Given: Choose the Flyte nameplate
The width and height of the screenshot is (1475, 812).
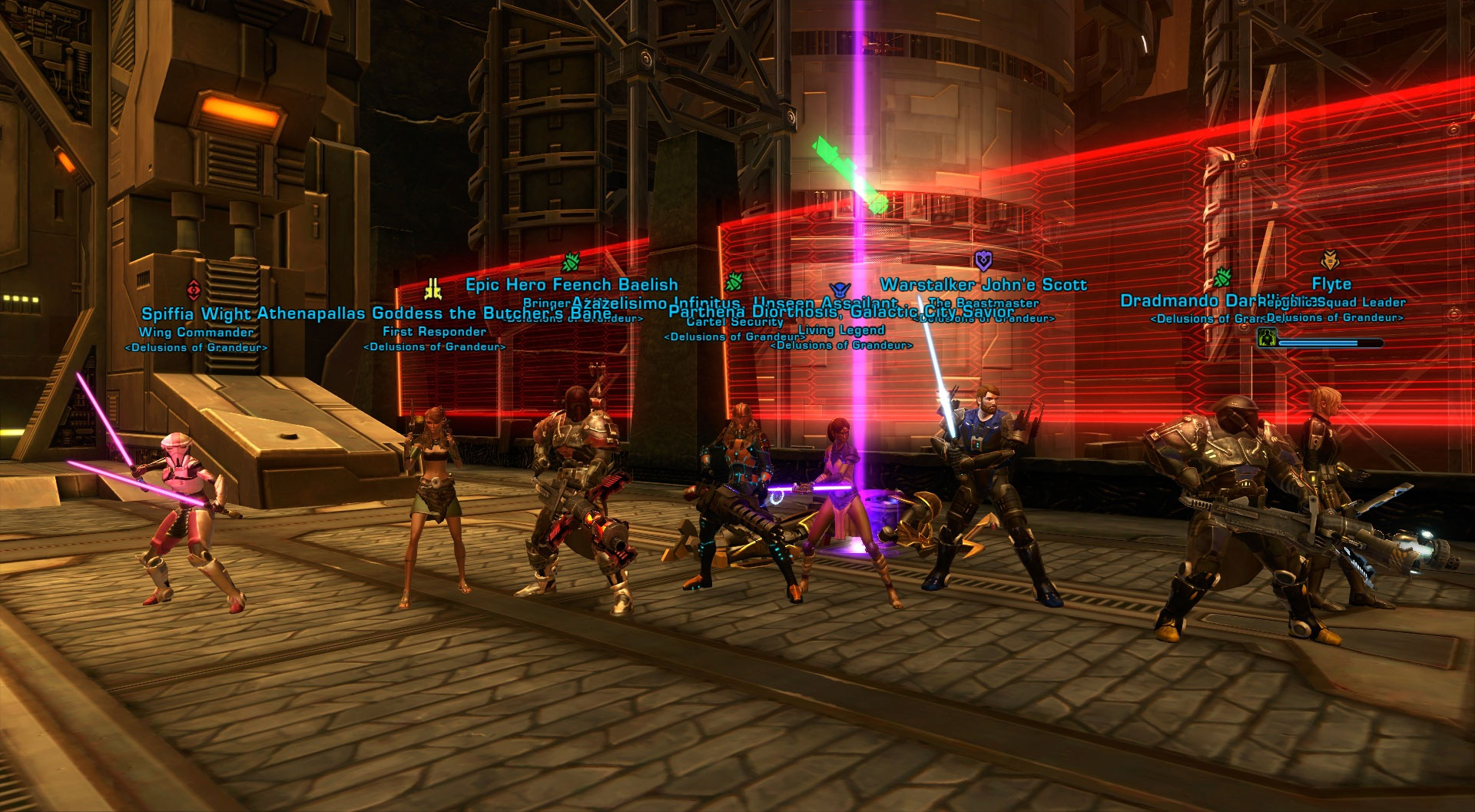Looking at the screenshot, I should [x=1331, y=284].
